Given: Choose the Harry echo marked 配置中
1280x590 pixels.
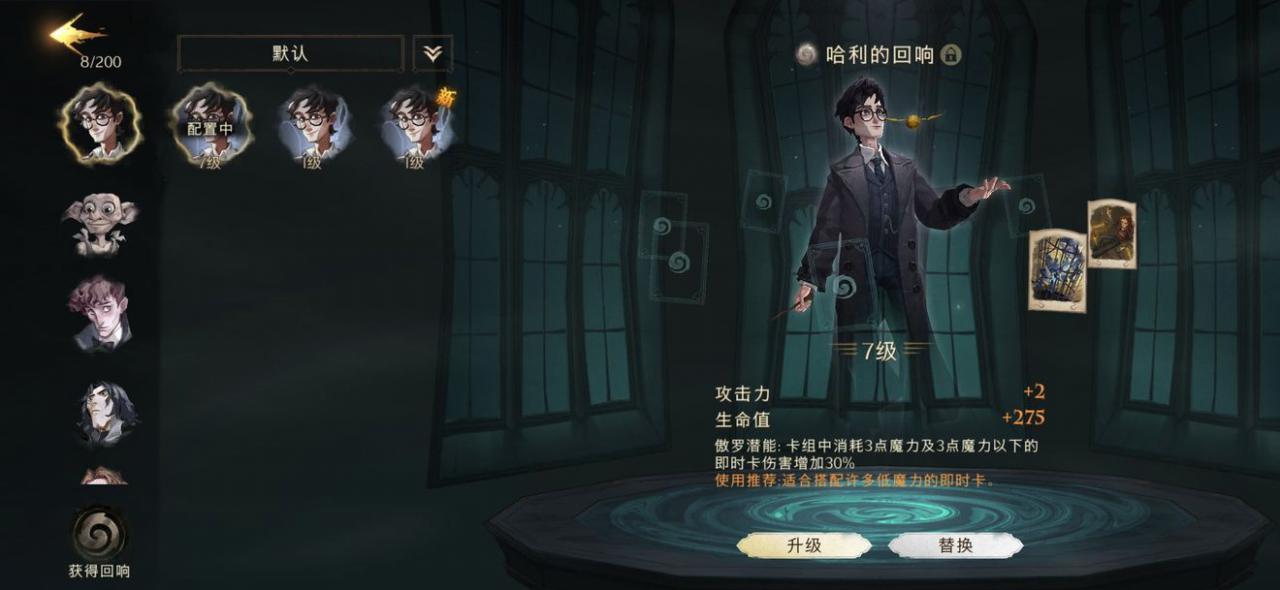Looking at the screenshot, I should tap(211, 126).
